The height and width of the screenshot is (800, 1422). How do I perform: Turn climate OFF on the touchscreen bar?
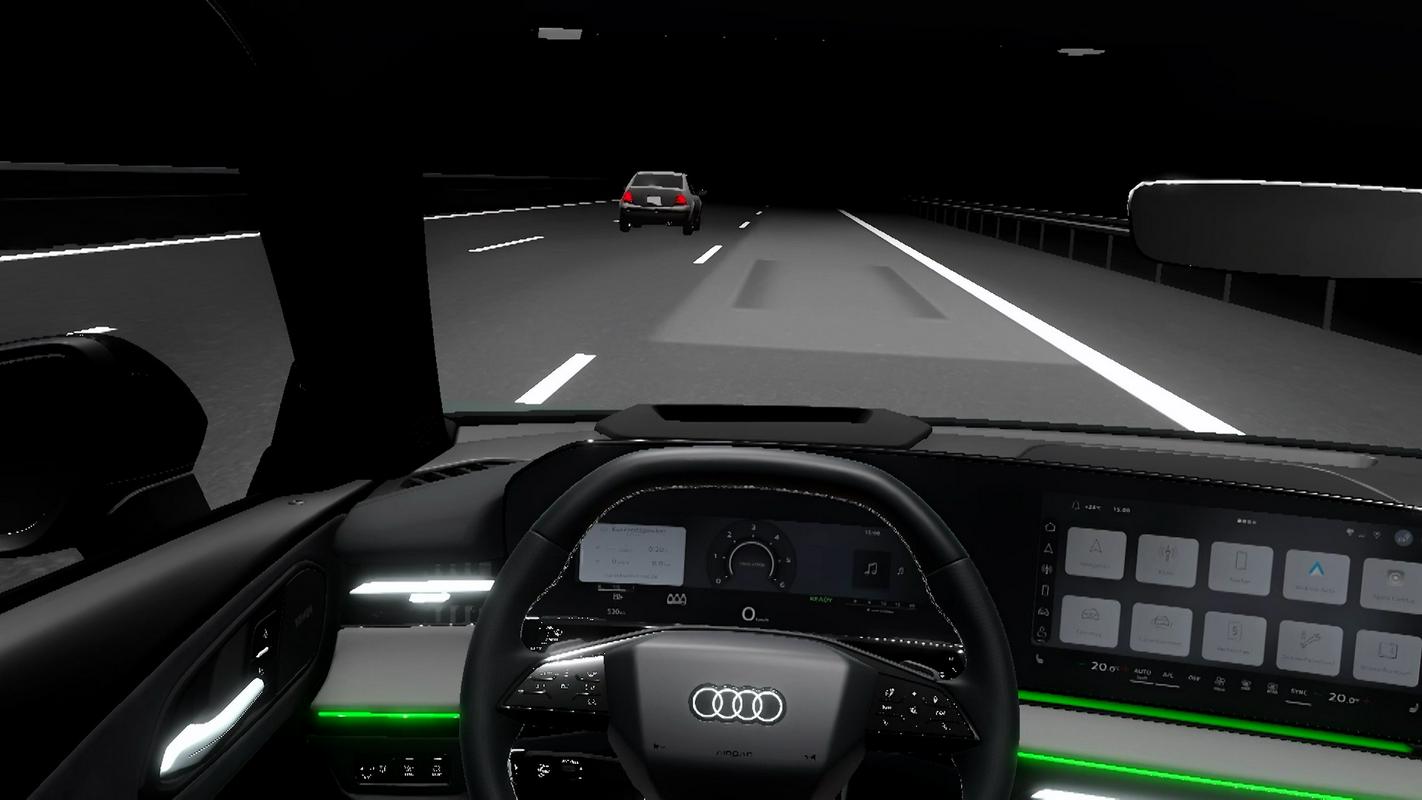[x=1193, y=678]
